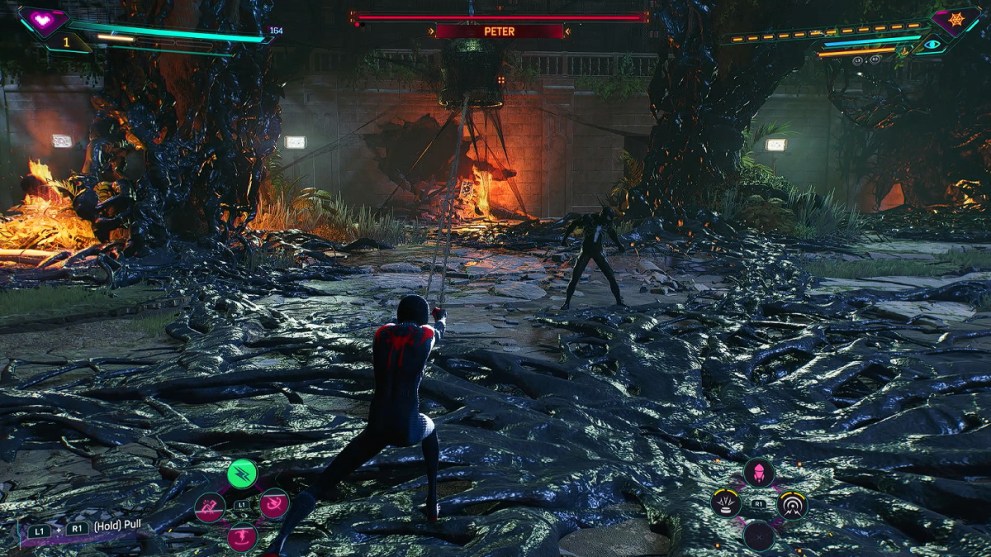Activate the green lightning bolt ability
The width and height of the screenshot is (991, 557).
tap(241, 473)
